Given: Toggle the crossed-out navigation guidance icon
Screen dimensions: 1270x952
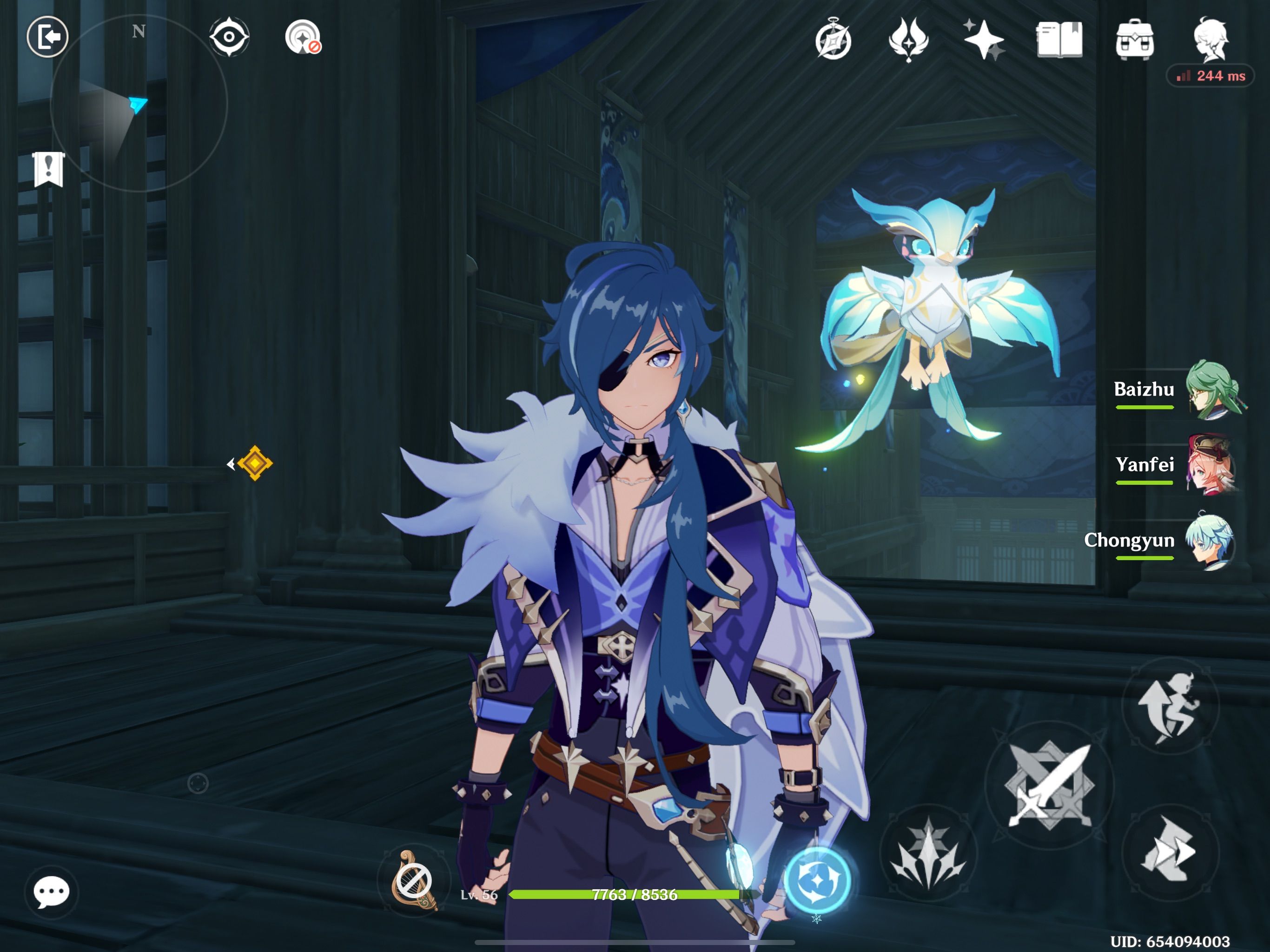Looking at the screenshot, I should tap(303, 37).
